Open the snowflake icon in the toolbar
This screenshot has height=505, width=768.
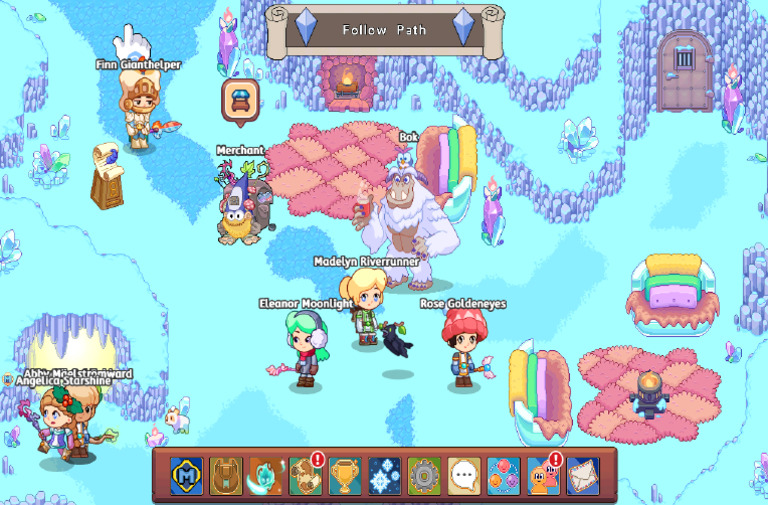click(384, 476)
